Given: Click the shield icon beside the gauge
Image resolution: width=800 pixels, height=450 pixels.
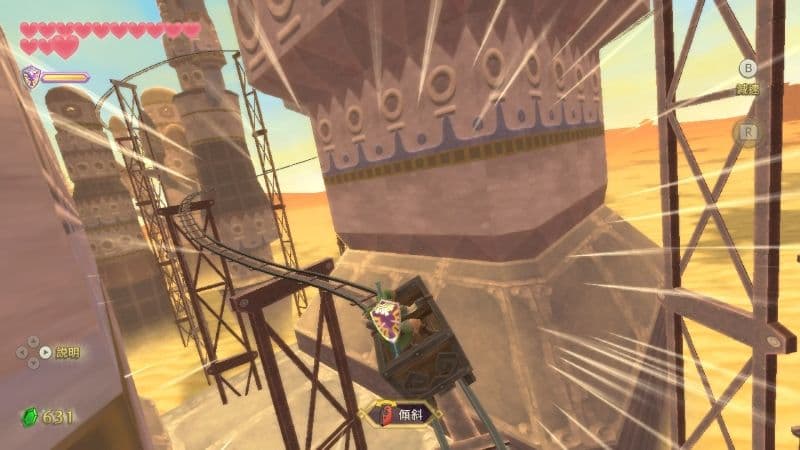Looking at the screenshot, I should (32, 76).
